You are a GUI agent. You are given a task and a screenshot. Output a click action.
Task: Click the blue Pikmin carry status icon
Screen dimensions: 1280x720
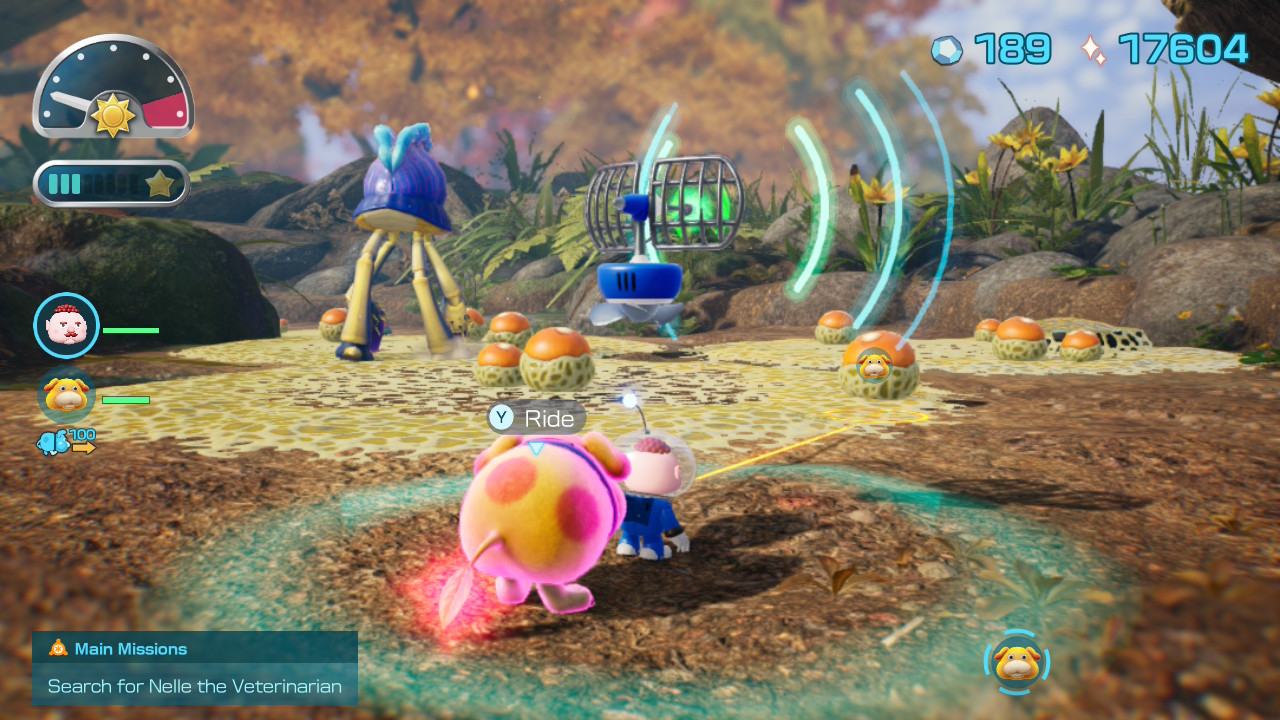(x=54, y=442)
